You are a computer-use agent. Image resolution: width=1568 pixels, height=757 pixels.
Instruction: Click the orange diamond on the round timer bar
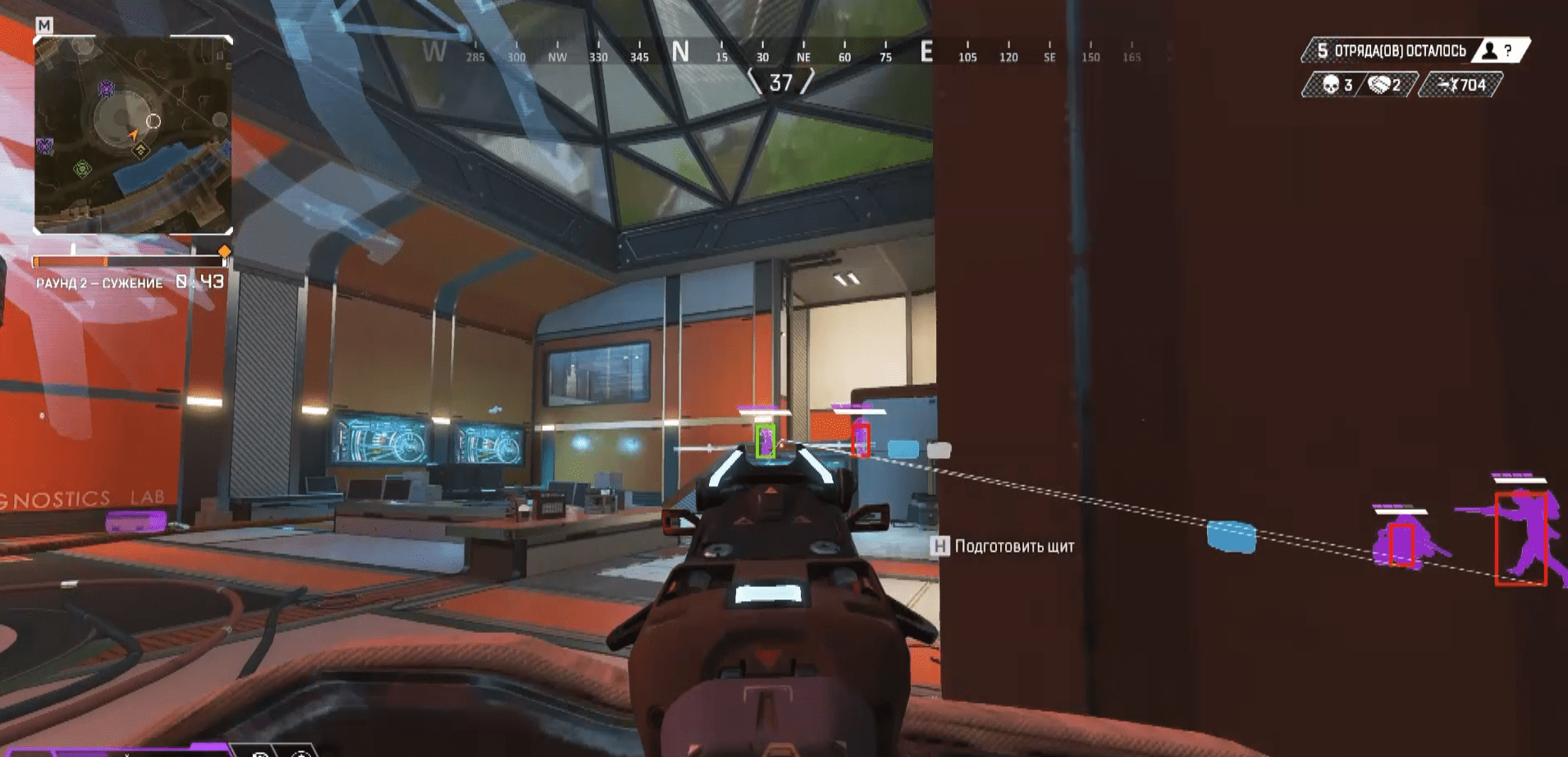click(x=225, y=252)
